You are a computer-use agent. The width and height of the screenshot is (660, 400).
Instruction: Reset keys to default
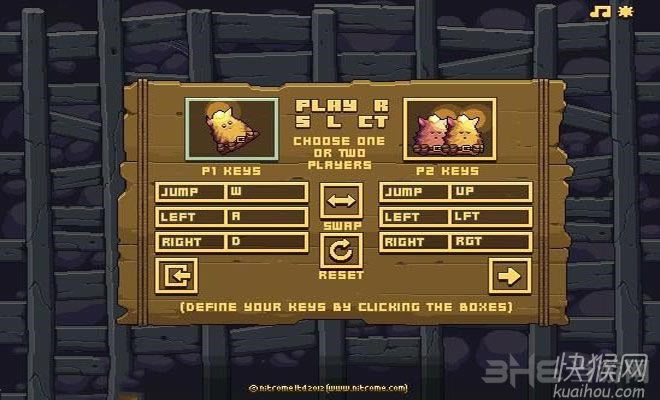tap(341, 250)
